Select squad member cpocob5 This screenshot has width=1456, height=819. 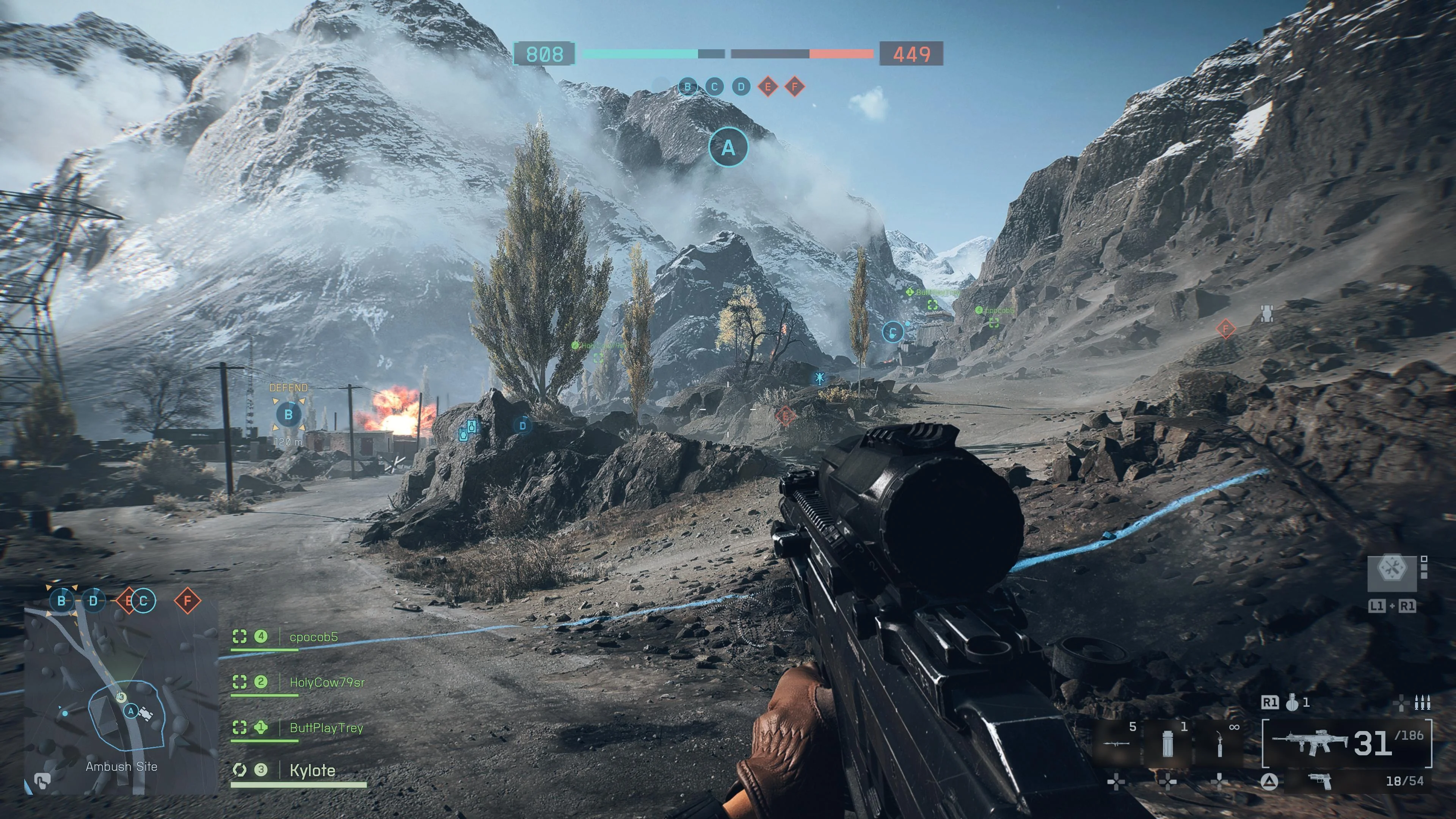pyautogui.click(x=313, y=637)
